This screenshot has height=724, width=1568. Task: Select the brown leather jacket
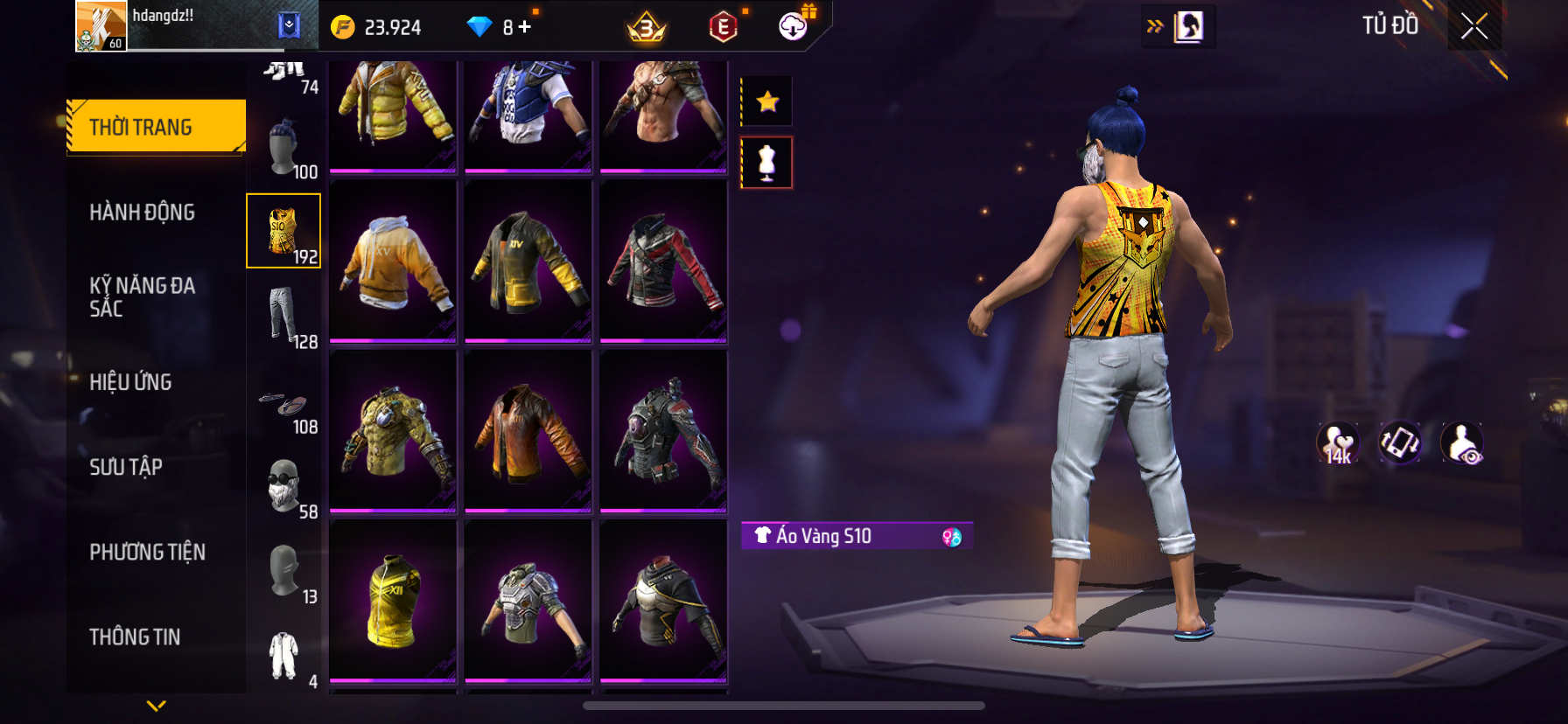point(528,431)
